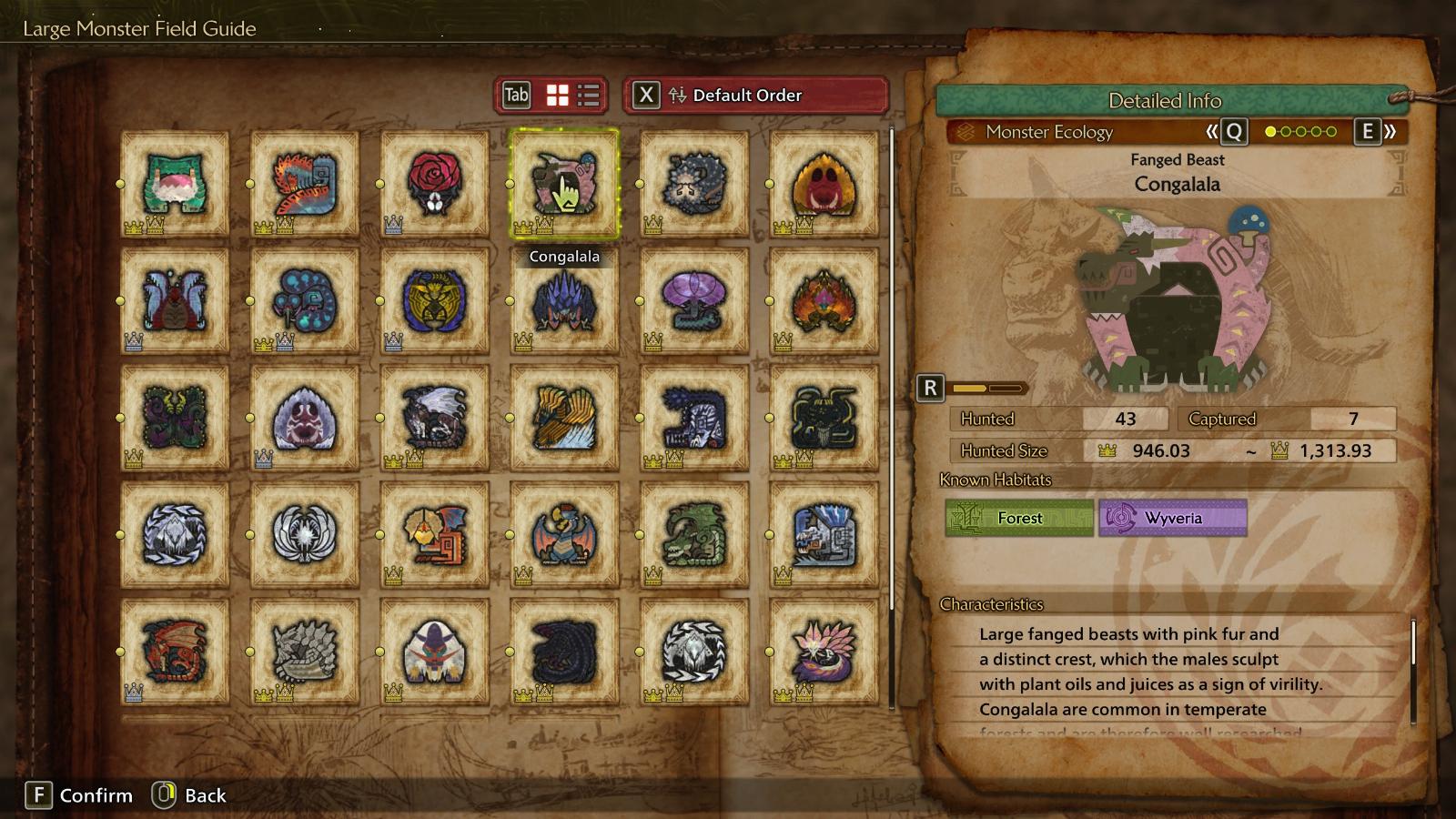Go to previous Detailed Info page

tap(1225, 132)
